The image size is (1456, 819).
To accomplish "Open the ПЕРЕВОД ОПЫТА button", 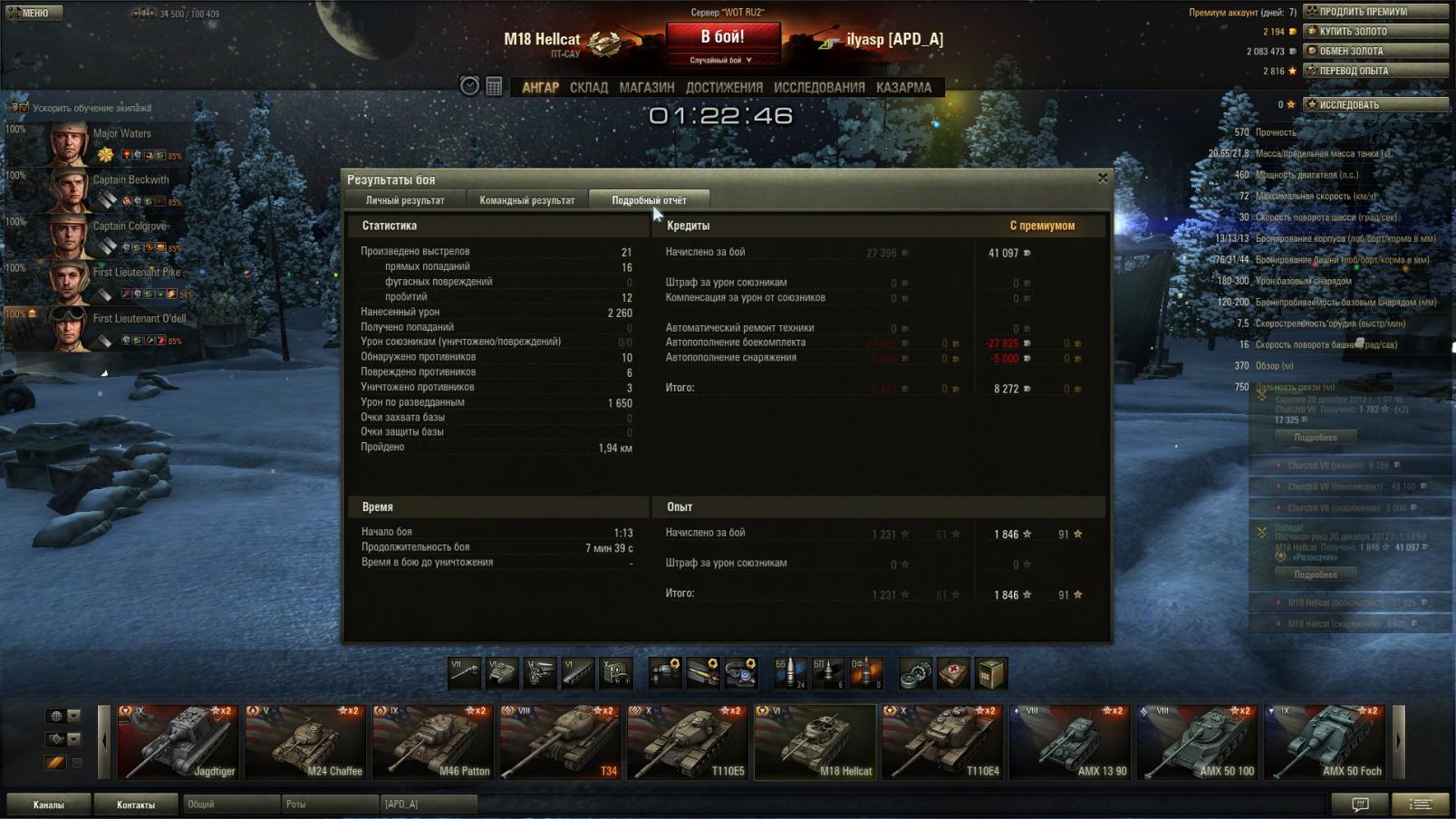I will [x=1375, y=71].
